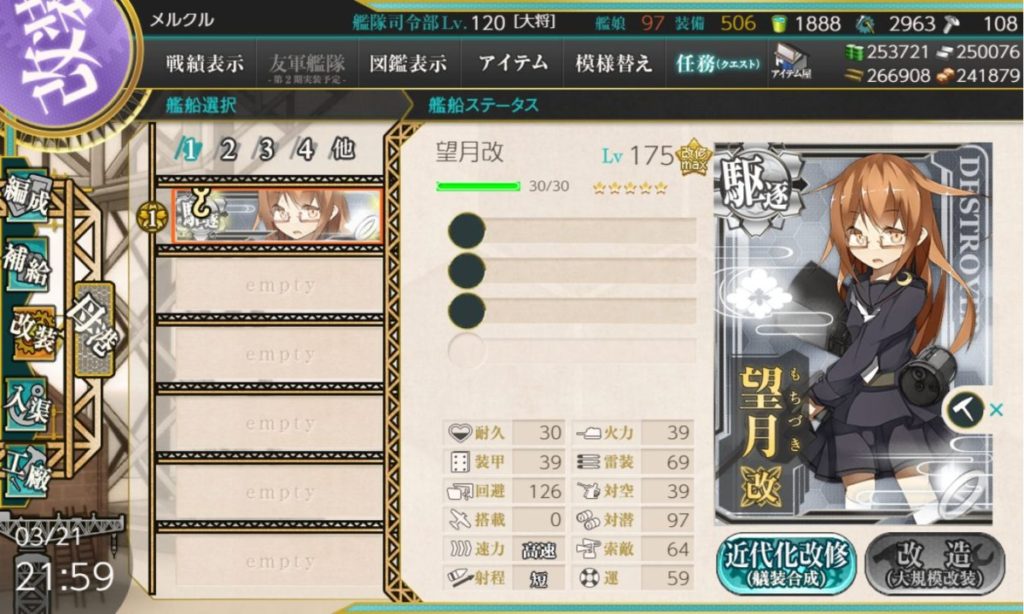Open the 模様替え furniture menu

tap(613, 64)
